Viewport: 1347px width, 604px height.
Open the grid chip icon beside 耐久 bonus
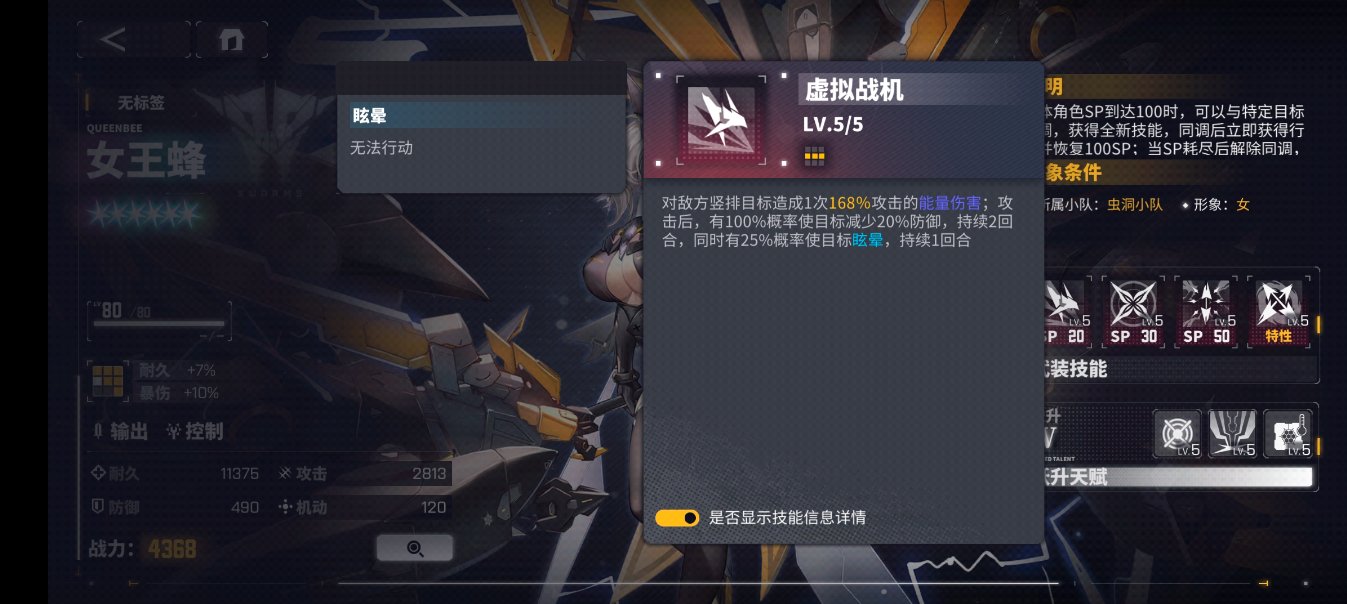point(105,378)
